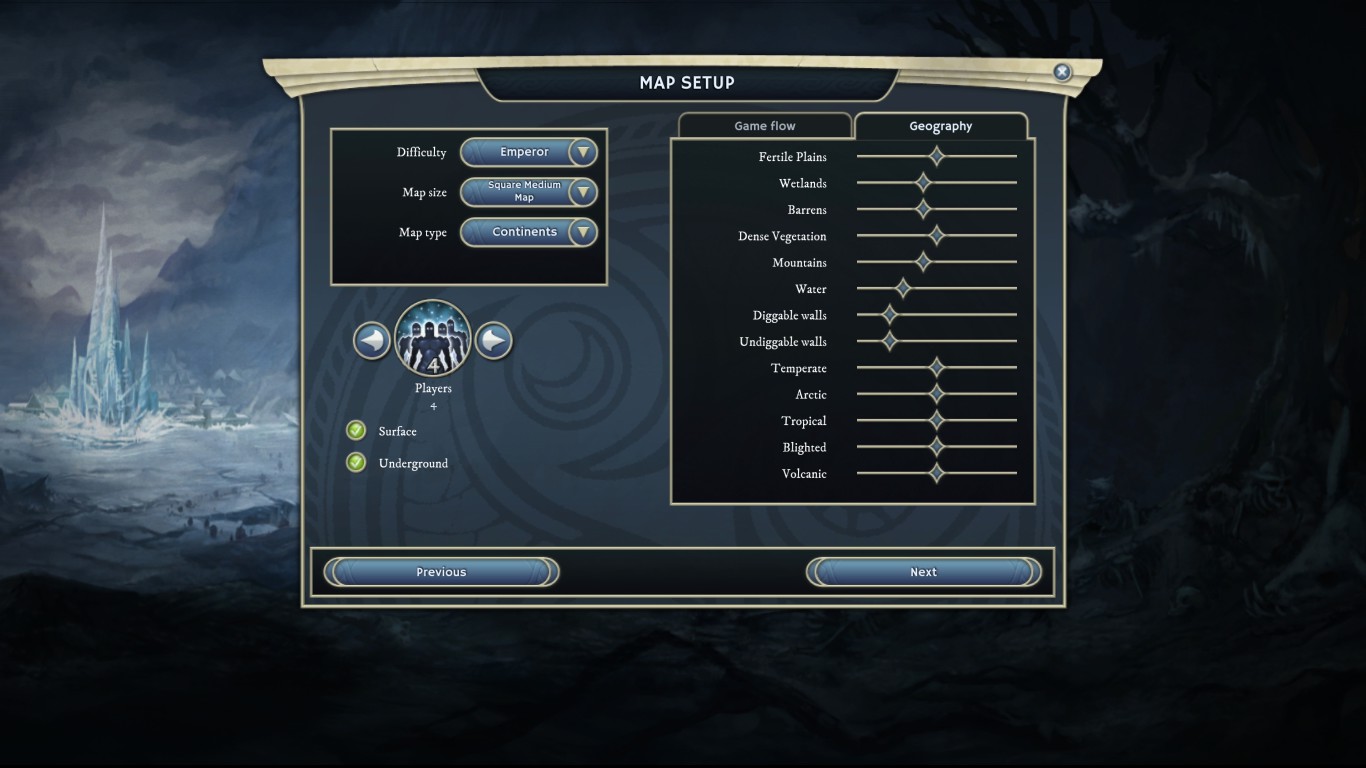Click the Water slider handle

(903, 289)
